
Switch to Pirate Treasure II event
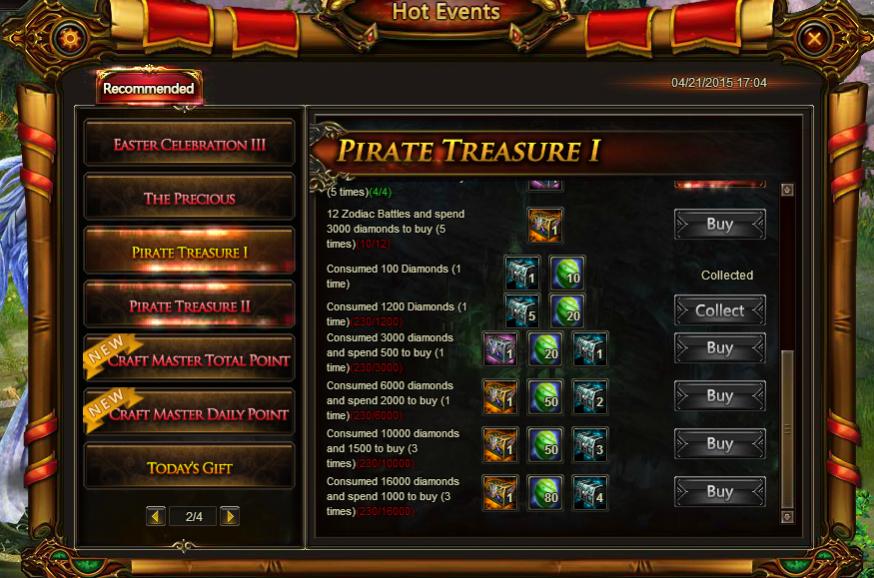tap(189, 306)
